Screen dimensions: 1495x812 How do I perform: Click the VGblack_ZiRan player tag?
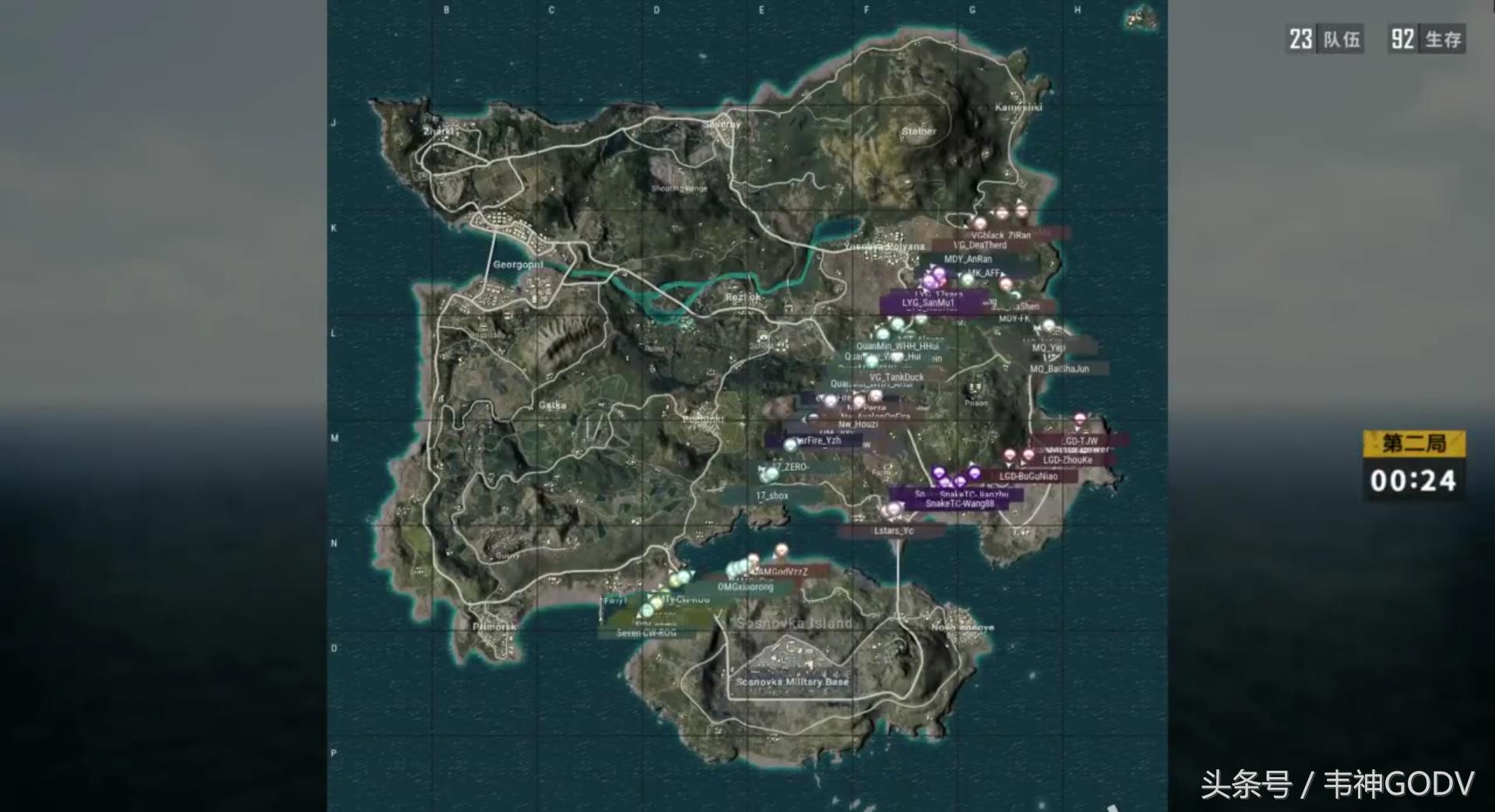1001,234
